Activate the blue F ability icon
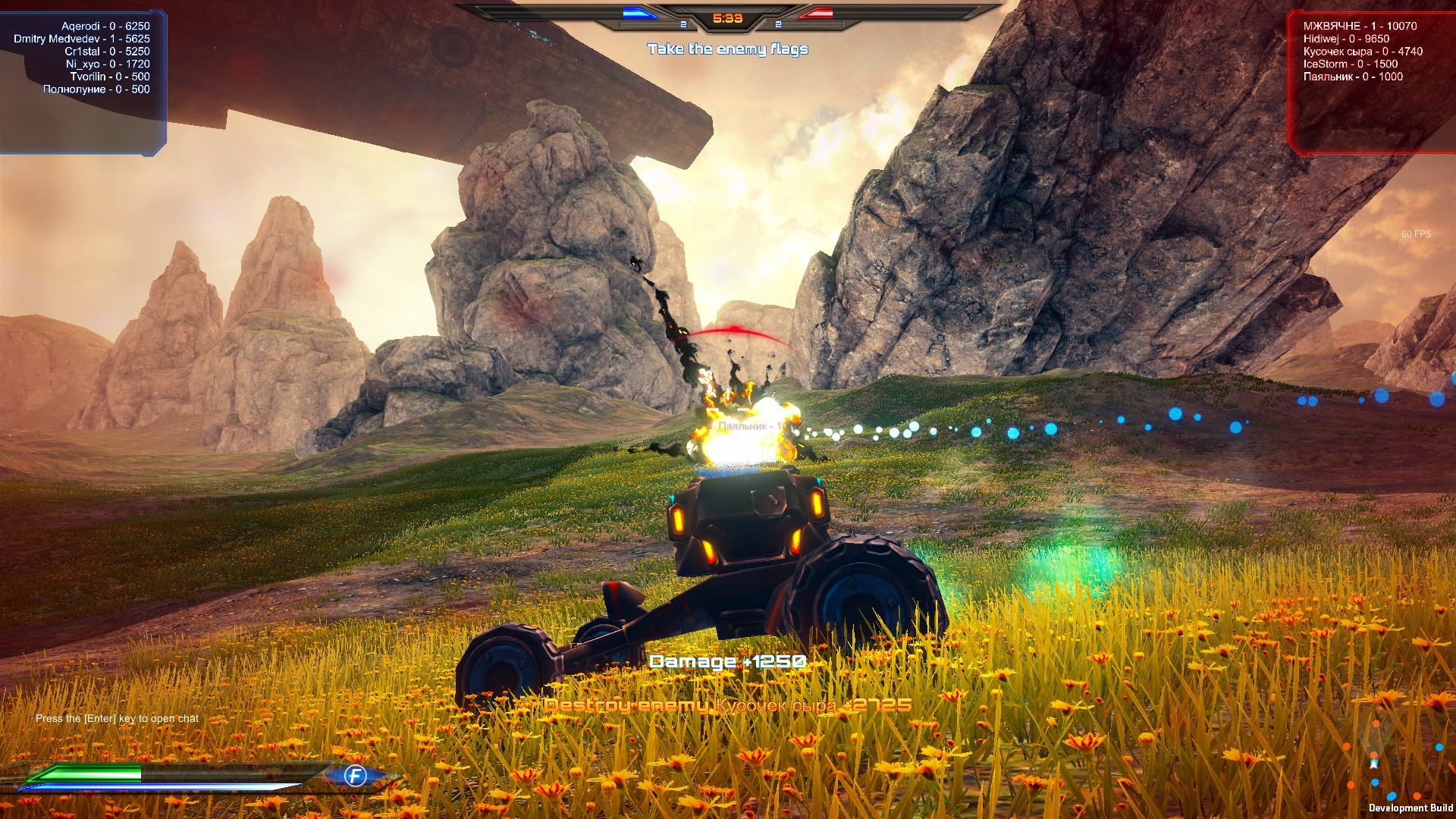 click(x=355, y=776)
